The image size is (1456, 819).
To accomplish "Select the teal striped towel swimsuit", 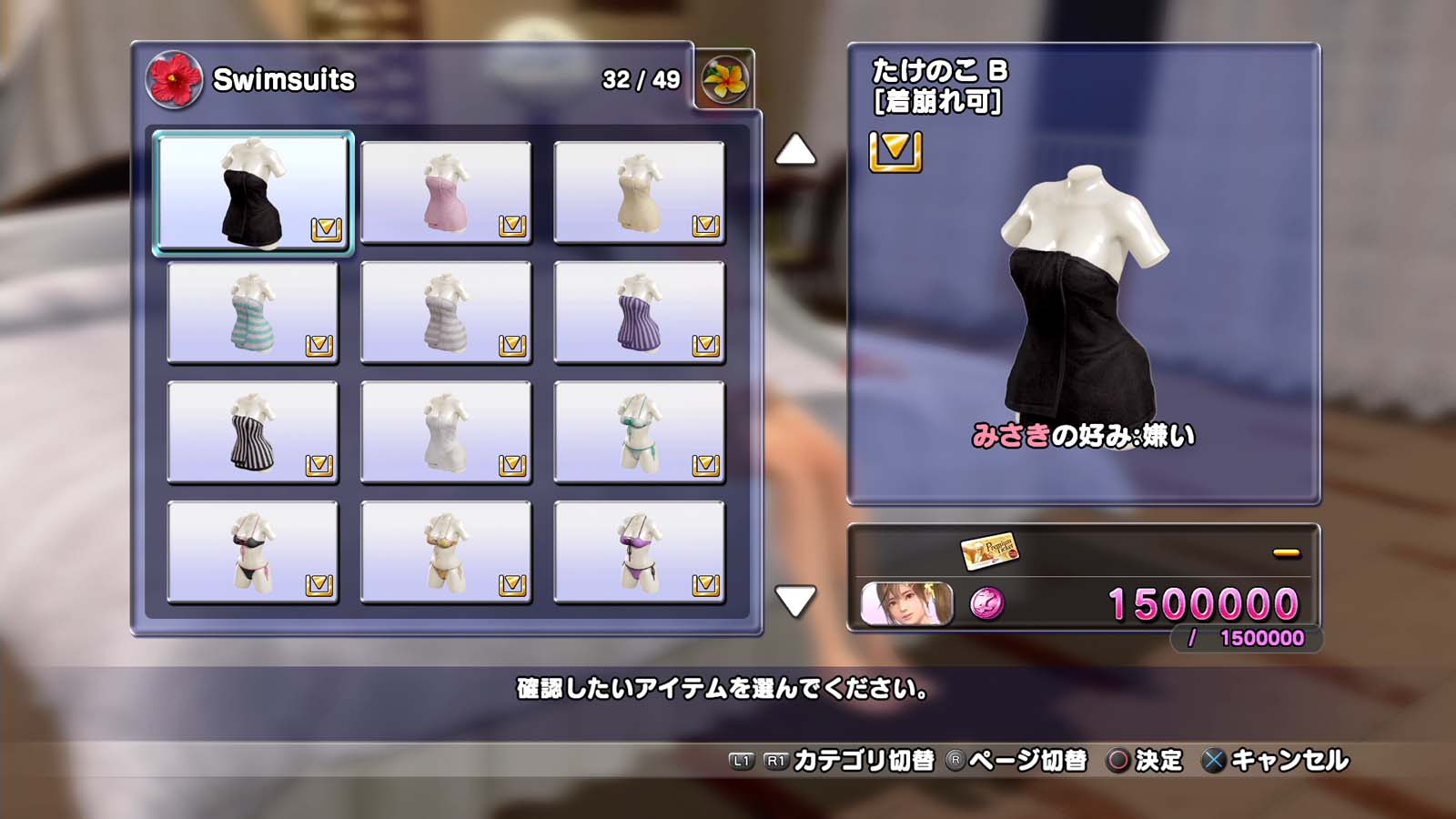I will [253, 312].
